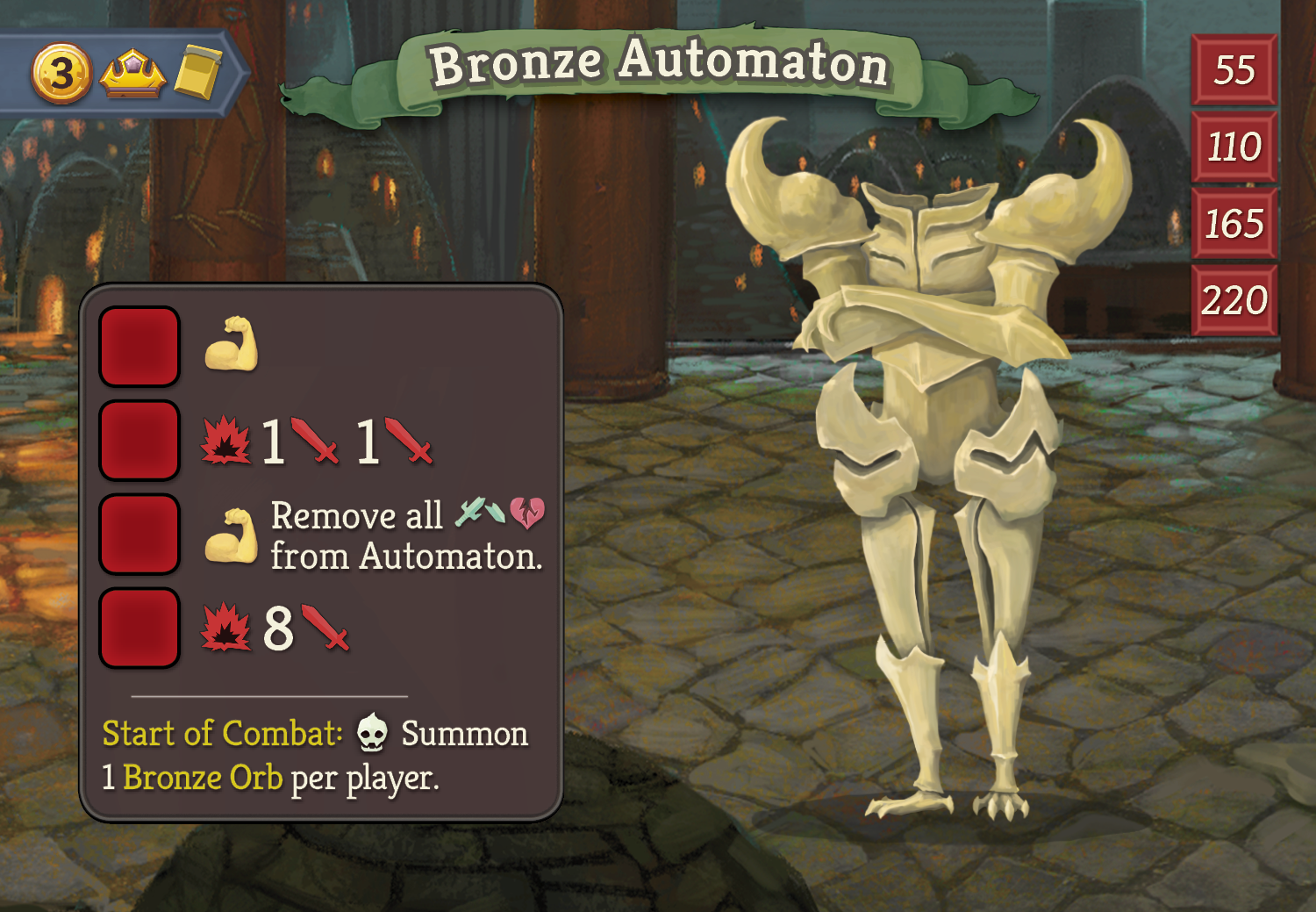Mark the red slot beside Remove all
1316x912 pixels.
(139, 535)
